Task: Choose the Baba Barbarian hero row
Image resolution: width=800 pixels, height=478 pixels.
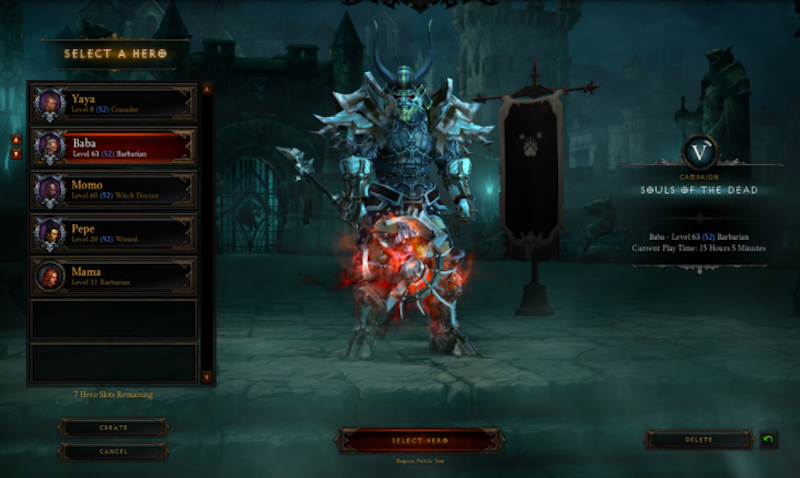Action: click(x=113, y=147)
